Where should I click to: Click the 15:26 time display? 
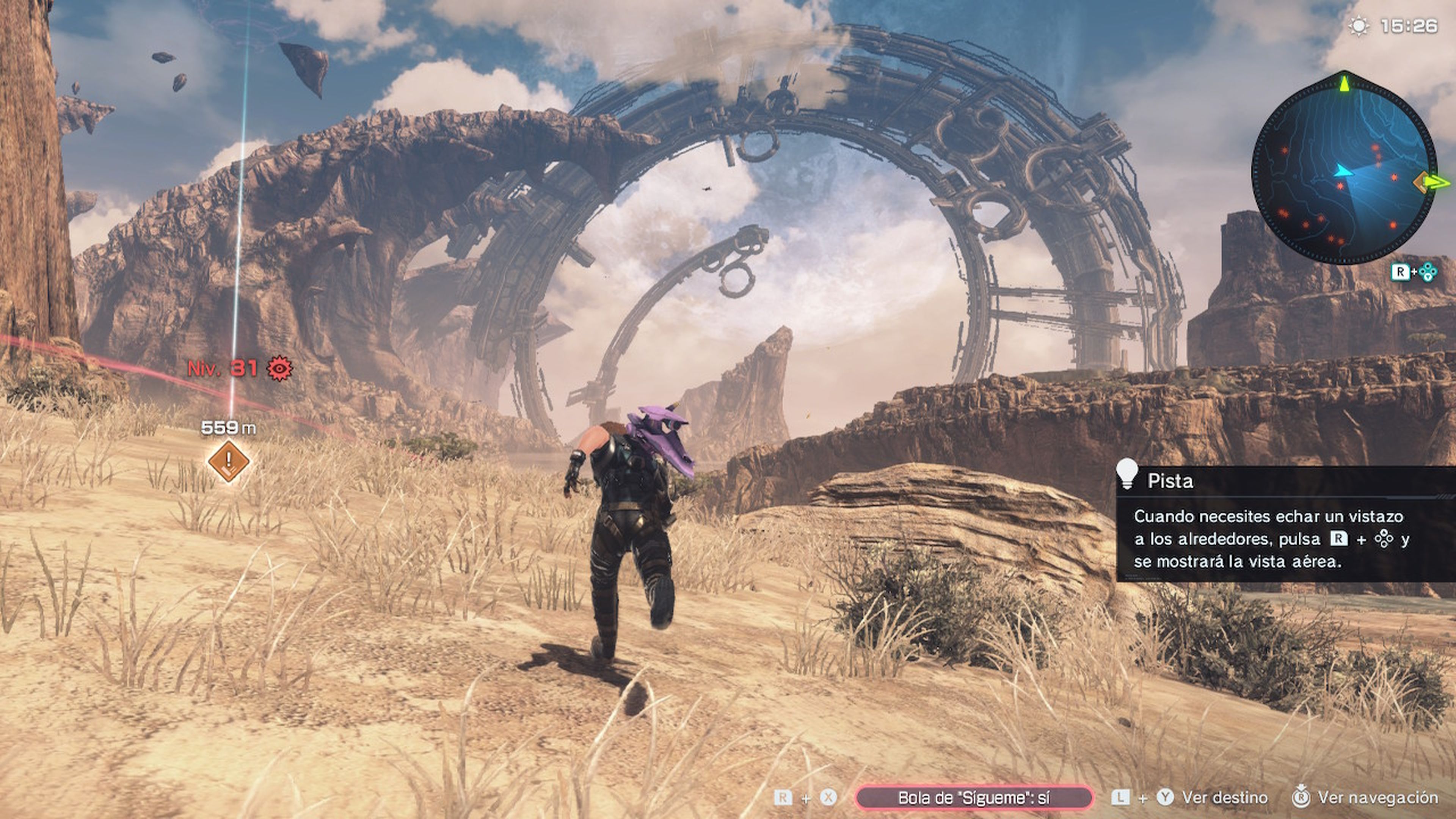[1409, 25]
